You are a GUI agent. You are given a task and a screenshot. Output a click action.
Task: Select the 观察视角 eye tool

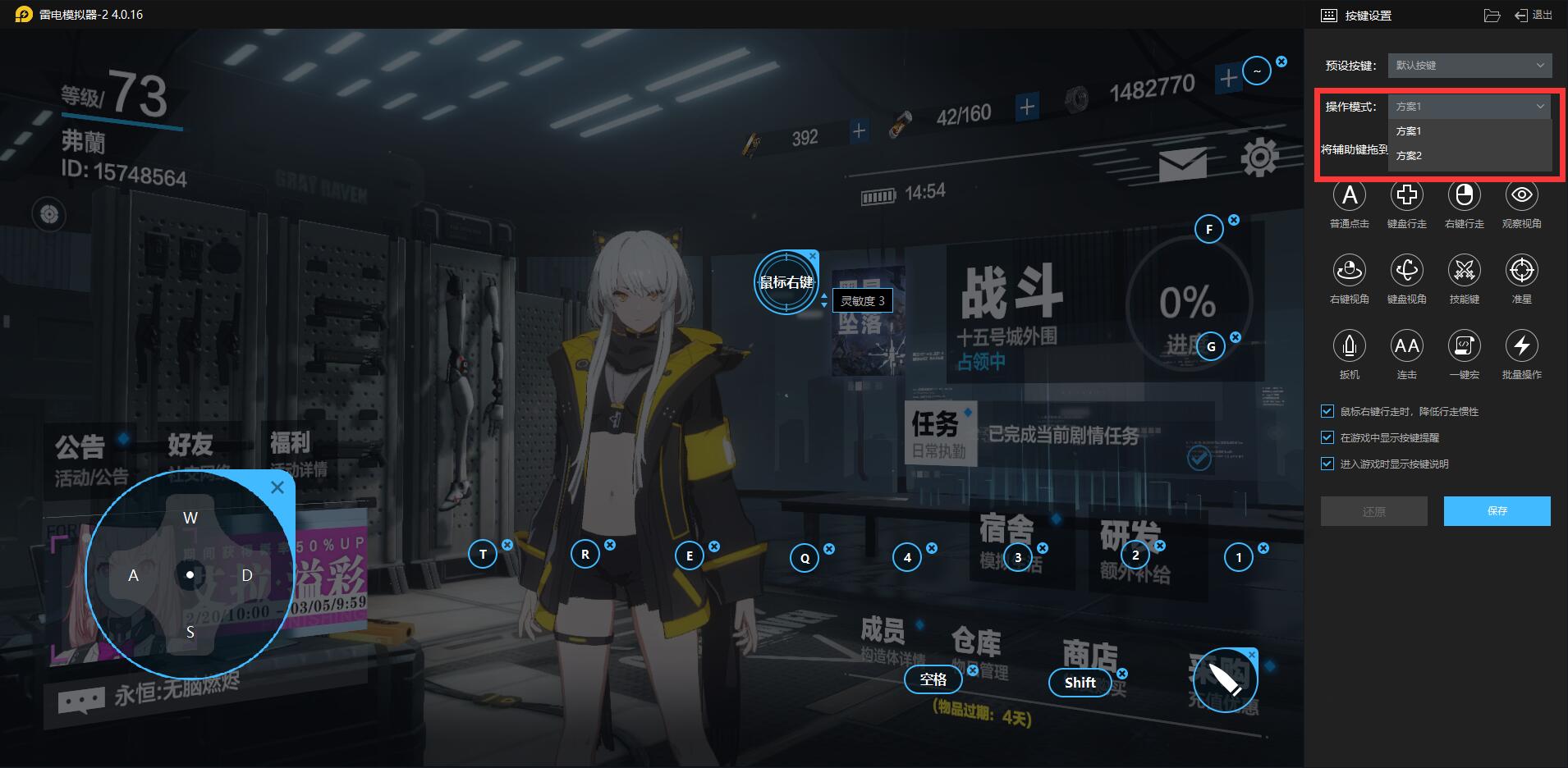click(x=1521, y=196)
